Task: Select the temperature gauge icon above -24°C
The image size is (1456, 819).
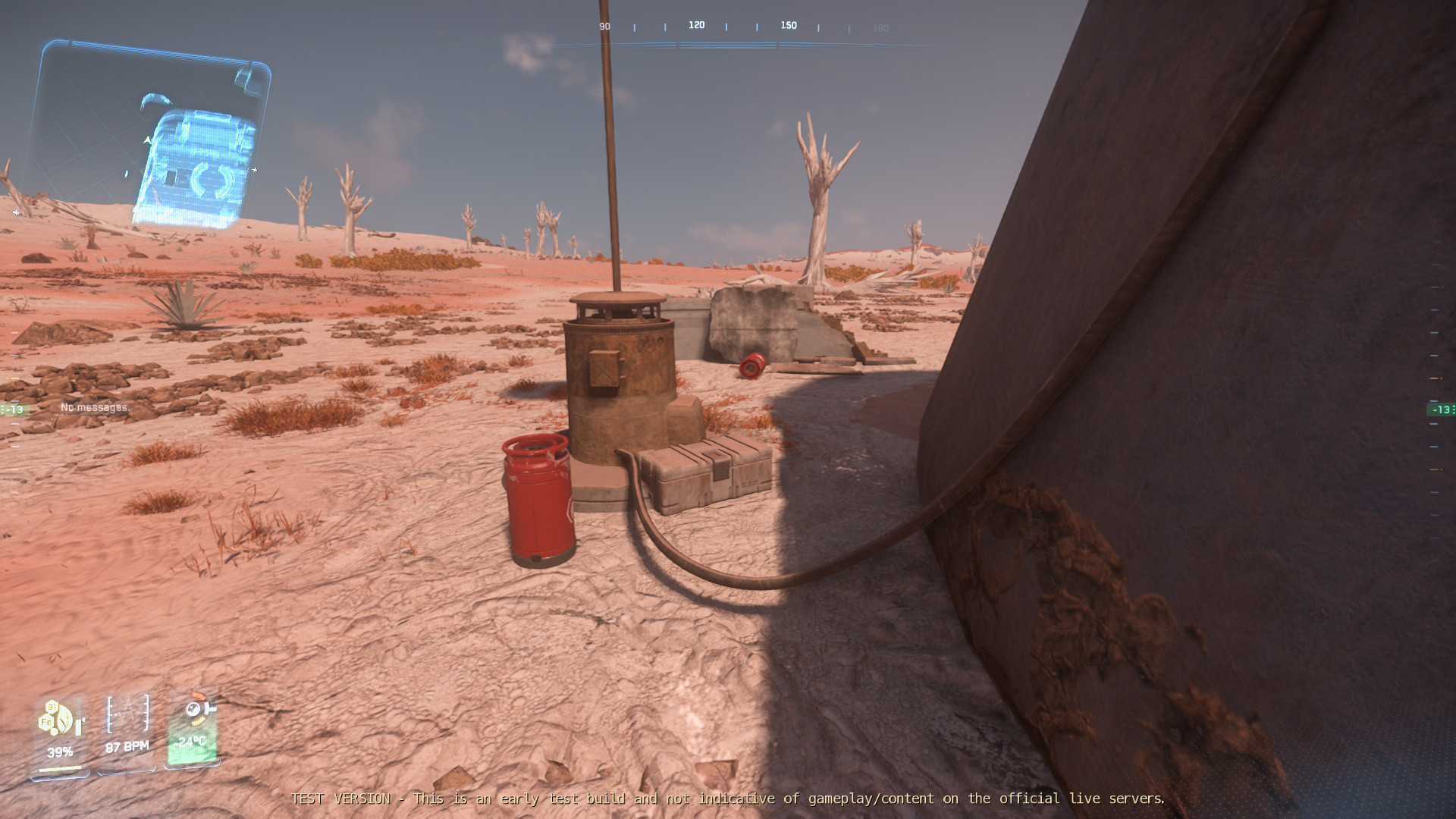Action: (x=193, y=709)
